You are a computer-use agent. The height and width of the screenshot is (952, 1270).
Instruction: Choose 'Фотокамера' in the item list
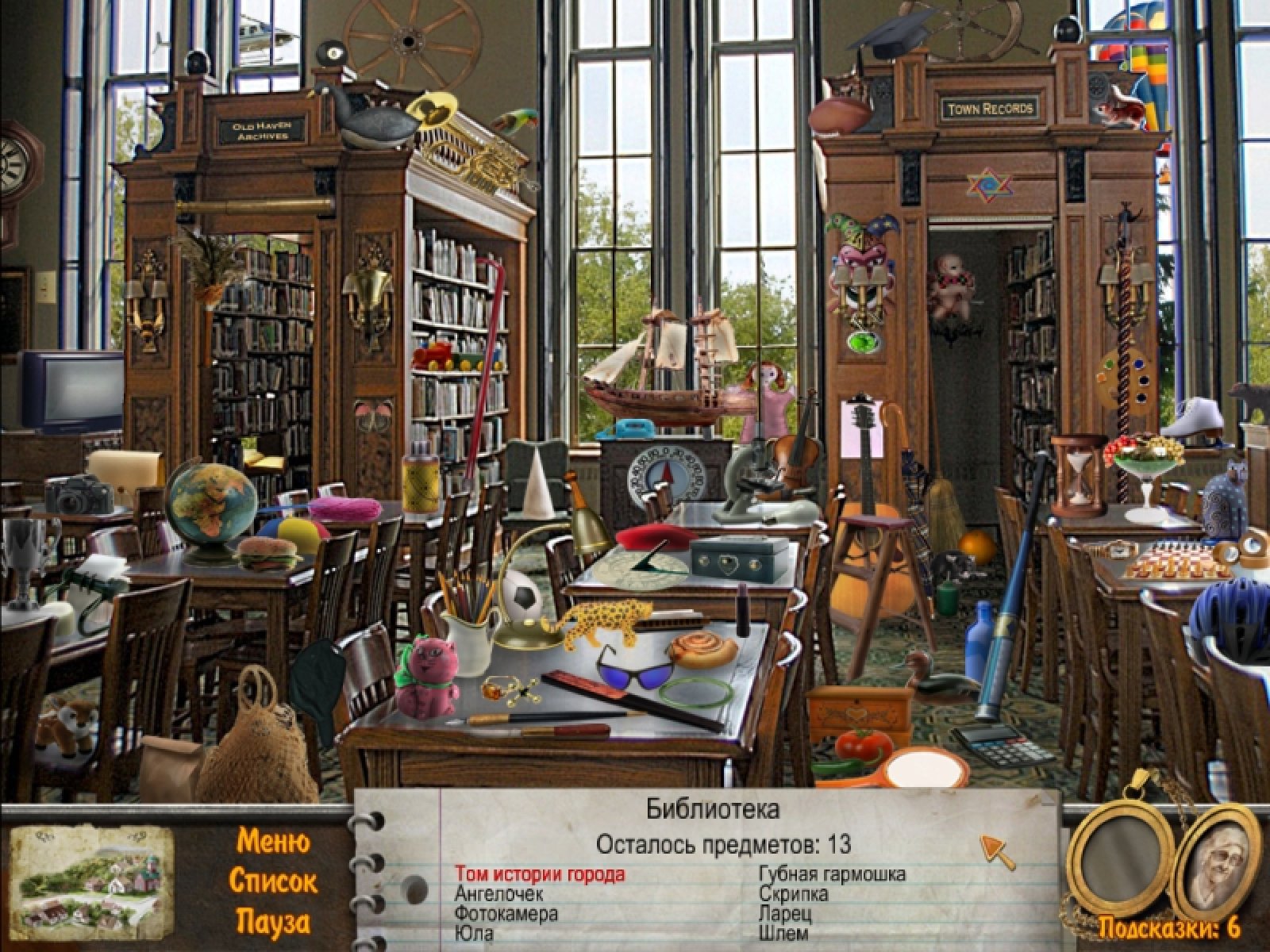point(506,914)
